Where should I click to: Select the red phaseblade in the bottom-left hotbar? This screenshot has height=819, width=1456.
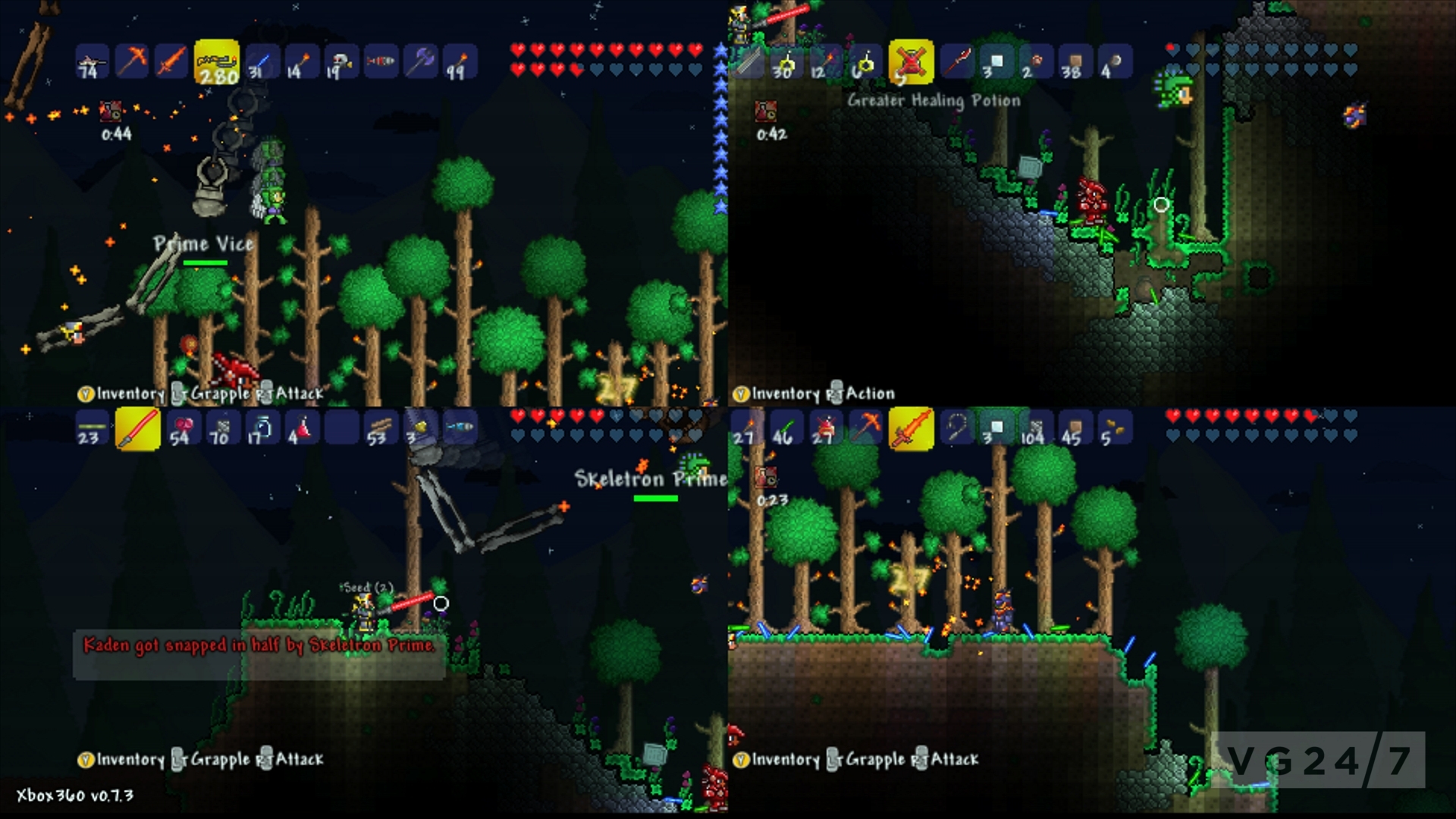[136, 426]
